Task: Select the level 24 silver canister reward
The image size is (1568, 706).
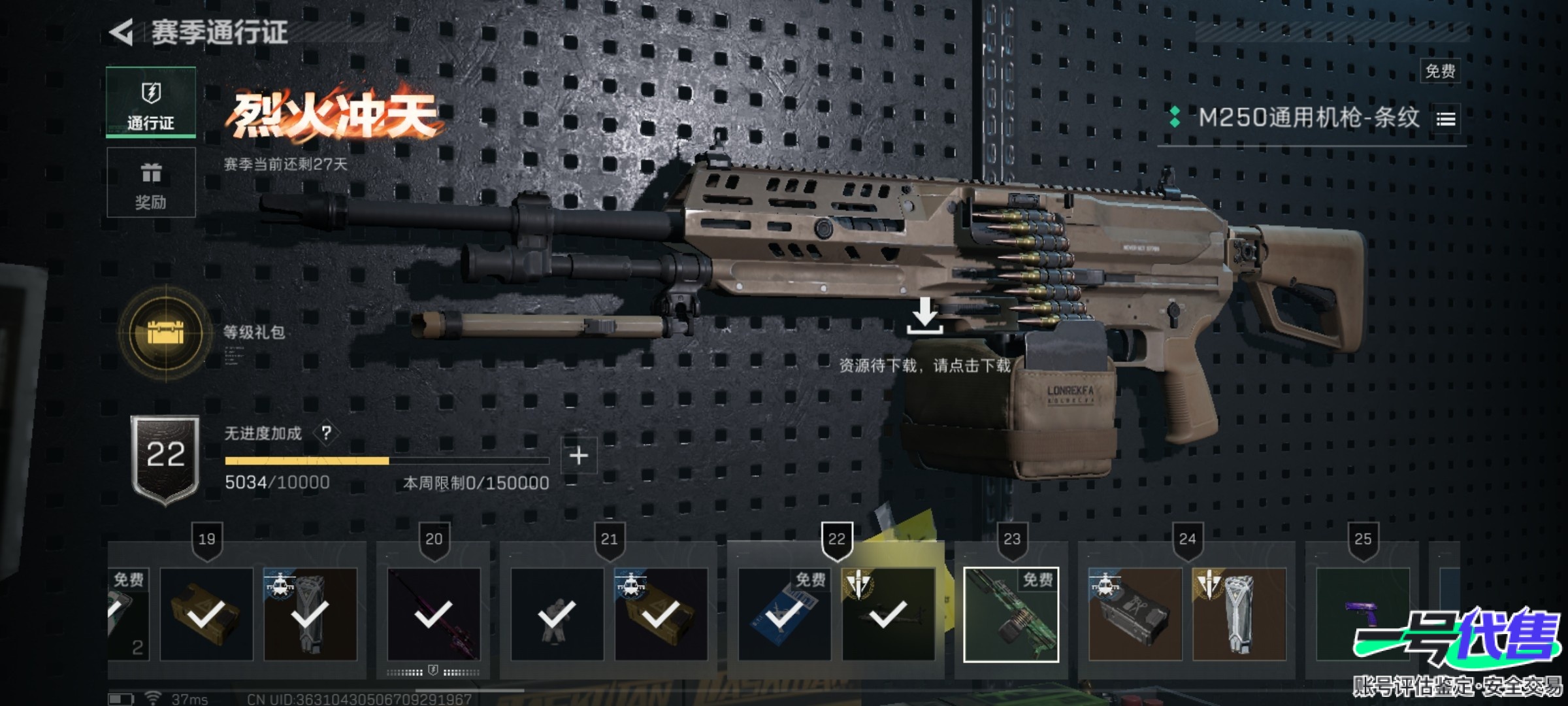Action: click(x=1239, y=614)
